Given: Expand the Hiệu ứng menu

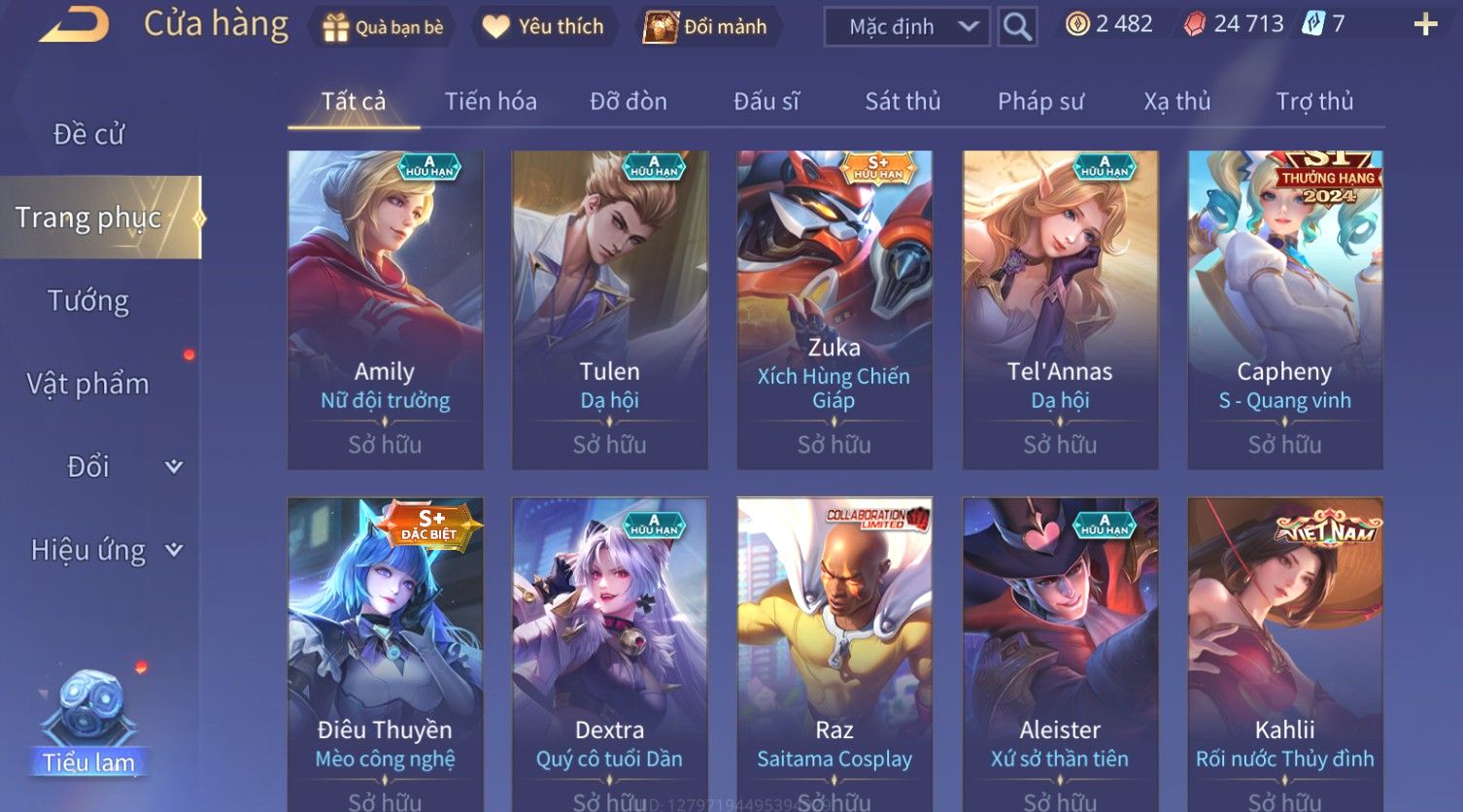Looking at the screenshot, I should (x=105, y=550).
